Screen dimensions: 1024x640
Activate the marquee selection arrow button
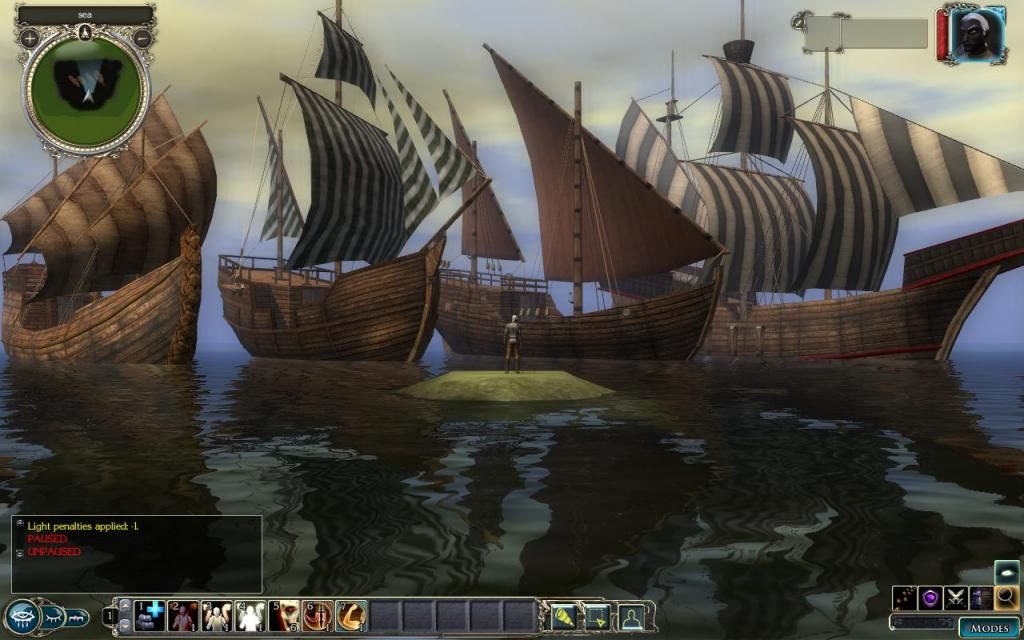coord(598,616)
